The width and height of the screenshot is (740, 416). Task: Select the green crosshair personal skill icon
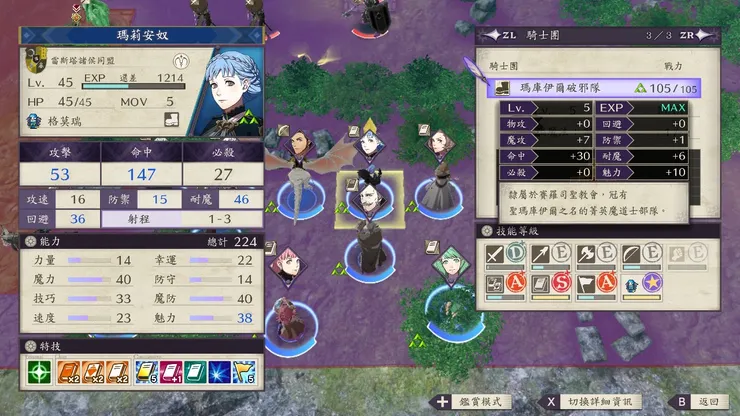click(37, 373)
